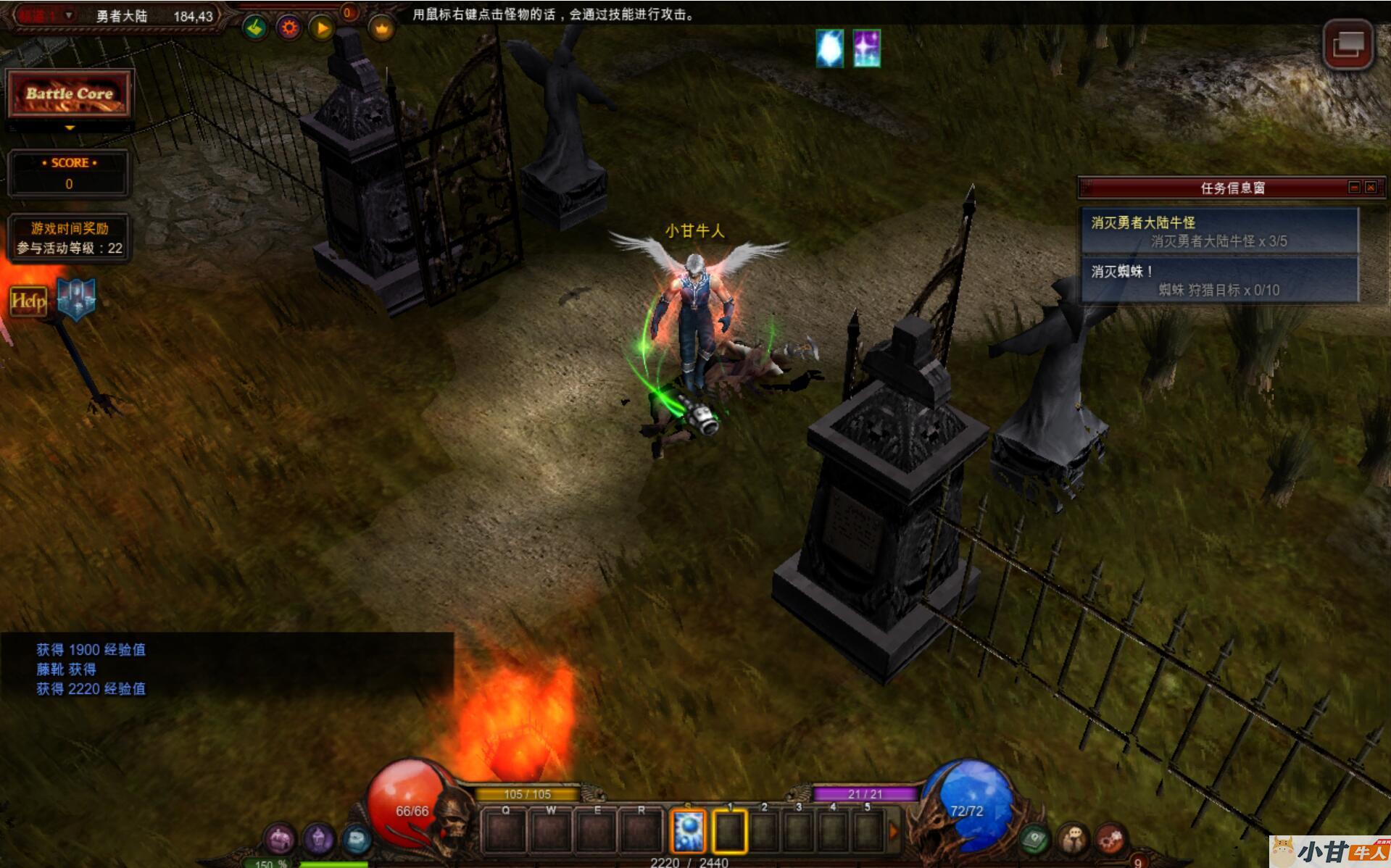Select the spider hunting quest entry

(x=1218, y=280)
